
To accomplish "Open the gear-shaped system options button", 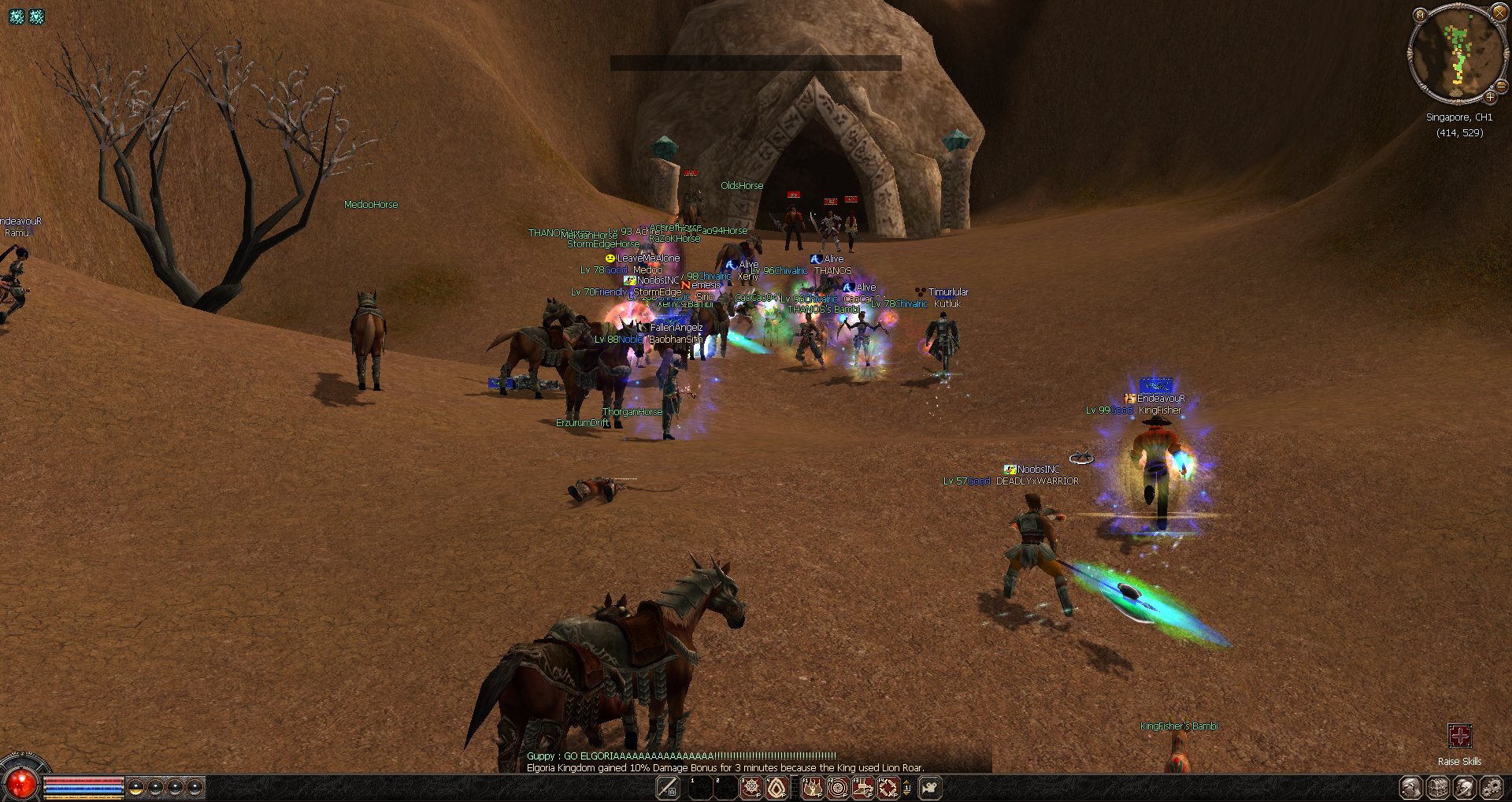I will point(1491,787).
